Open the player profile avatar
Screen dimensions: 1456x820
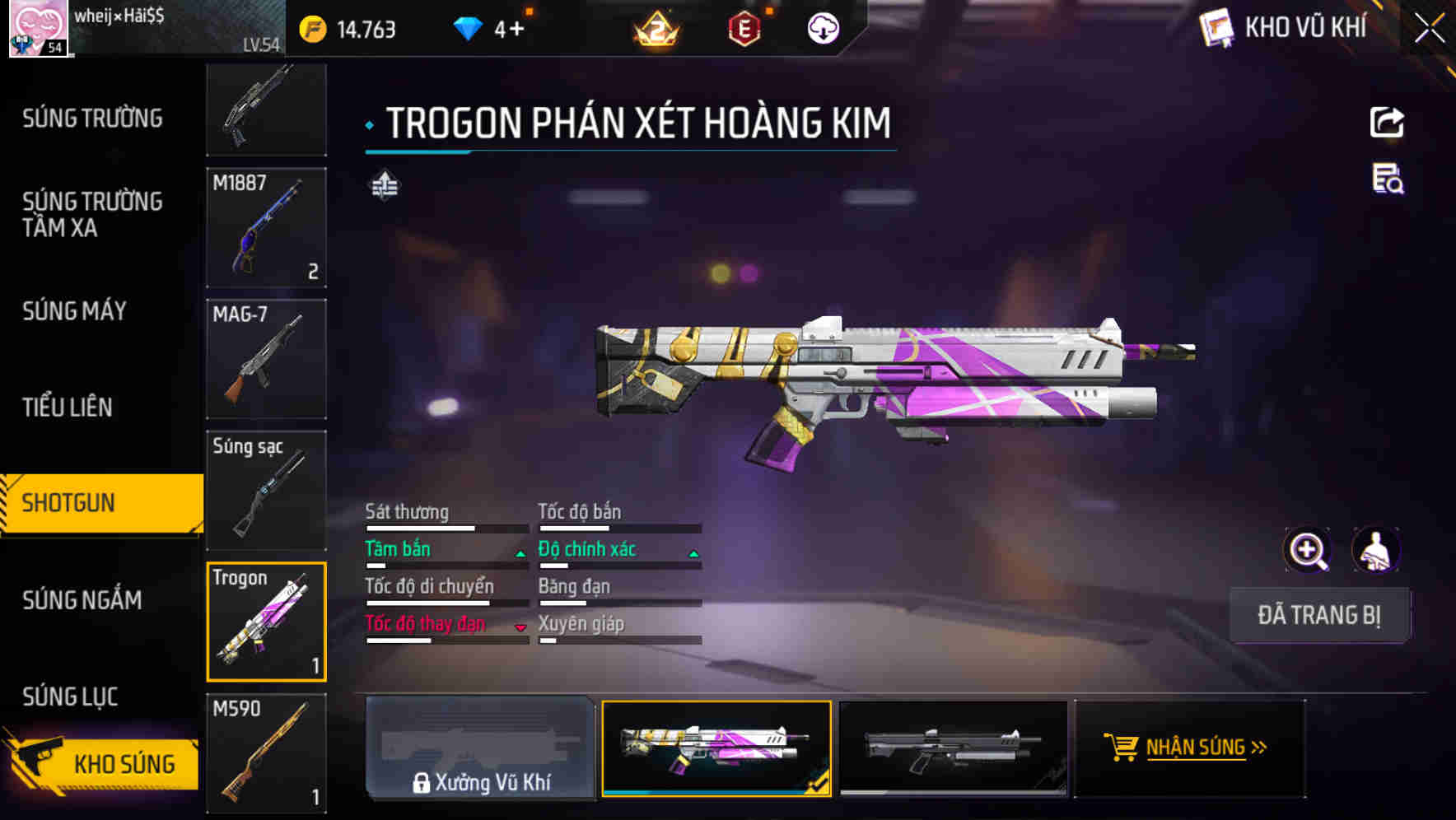click(38, 29)
